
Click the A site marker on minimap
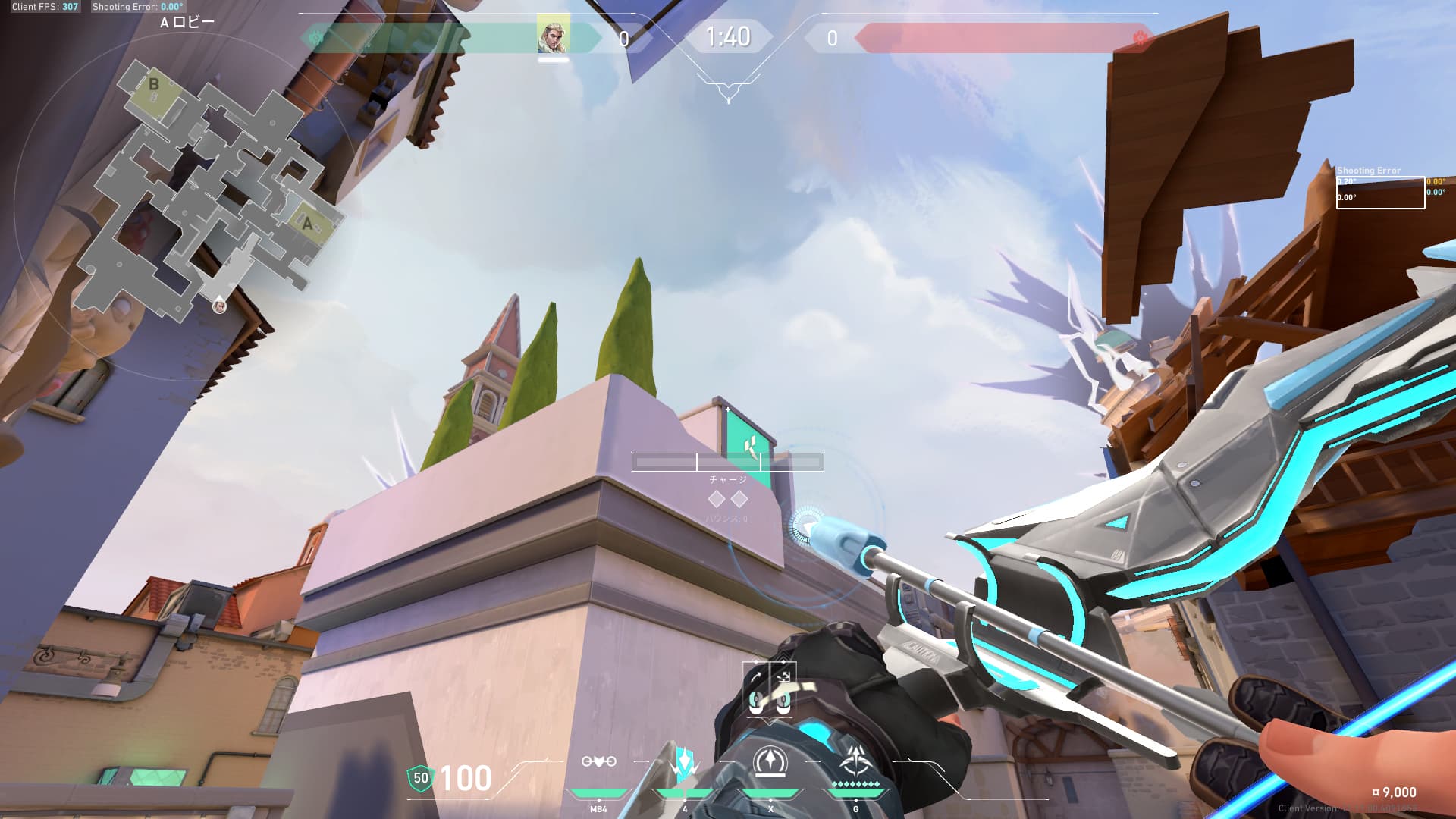[x=307, y=223]
